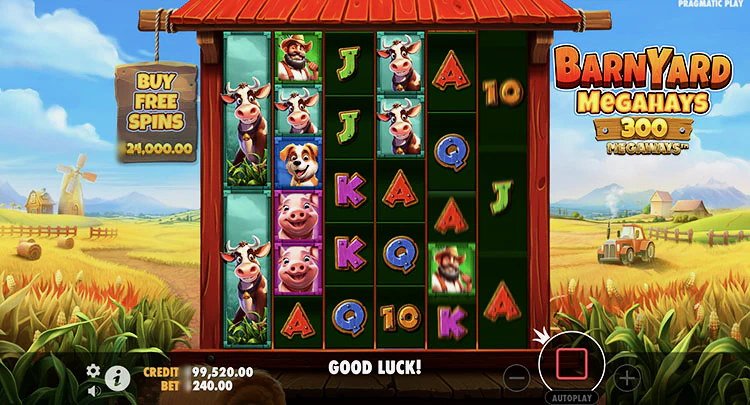Open the Autoplay options

(x=571, y=397)
